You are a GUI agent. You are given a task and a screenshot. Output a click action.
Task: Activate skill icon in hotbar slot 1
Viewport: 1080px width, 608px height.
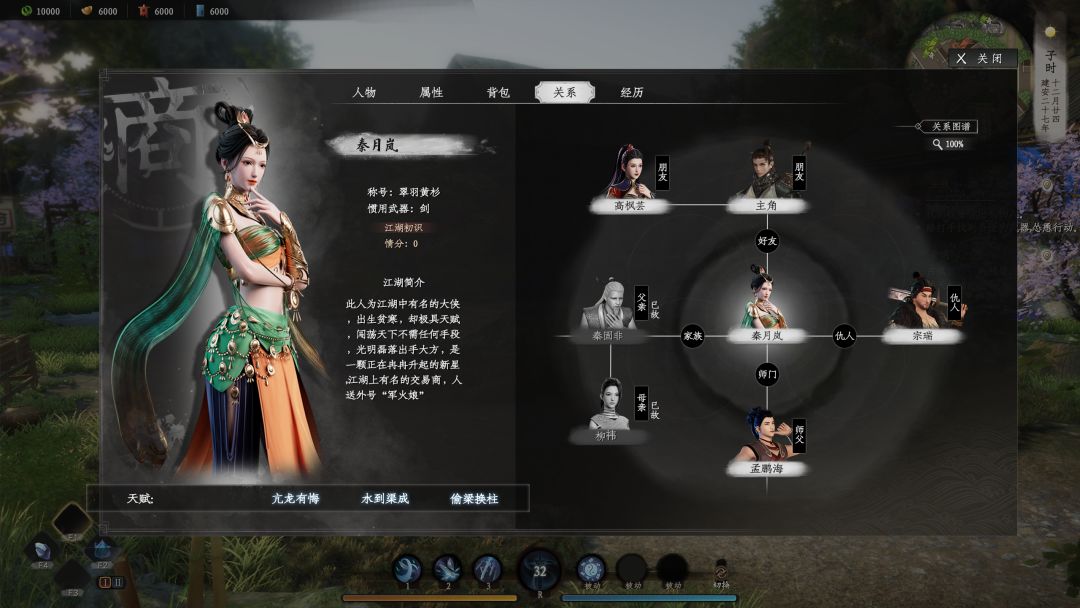pyautogui.click(x=408, y=570)
